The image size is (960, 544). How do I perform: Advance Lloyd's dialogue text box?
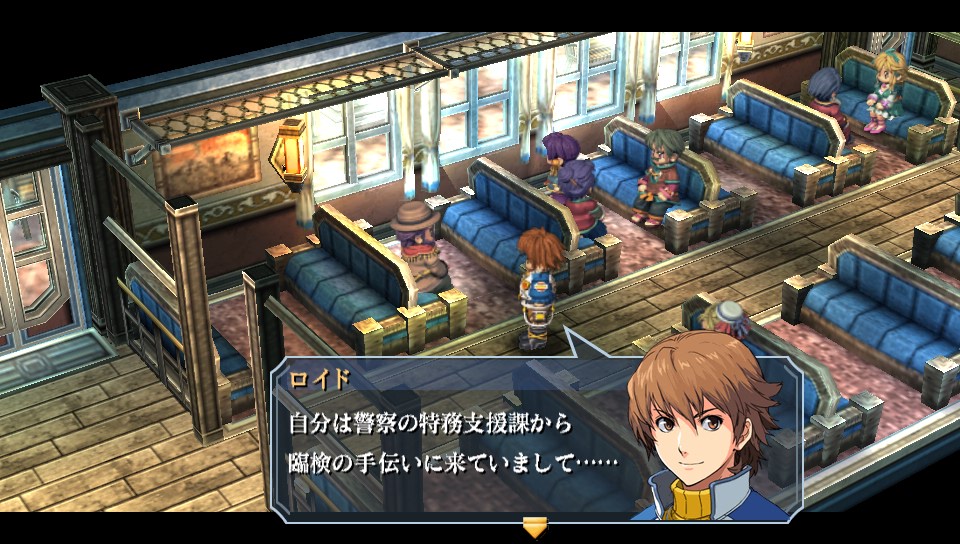[450, 440]
